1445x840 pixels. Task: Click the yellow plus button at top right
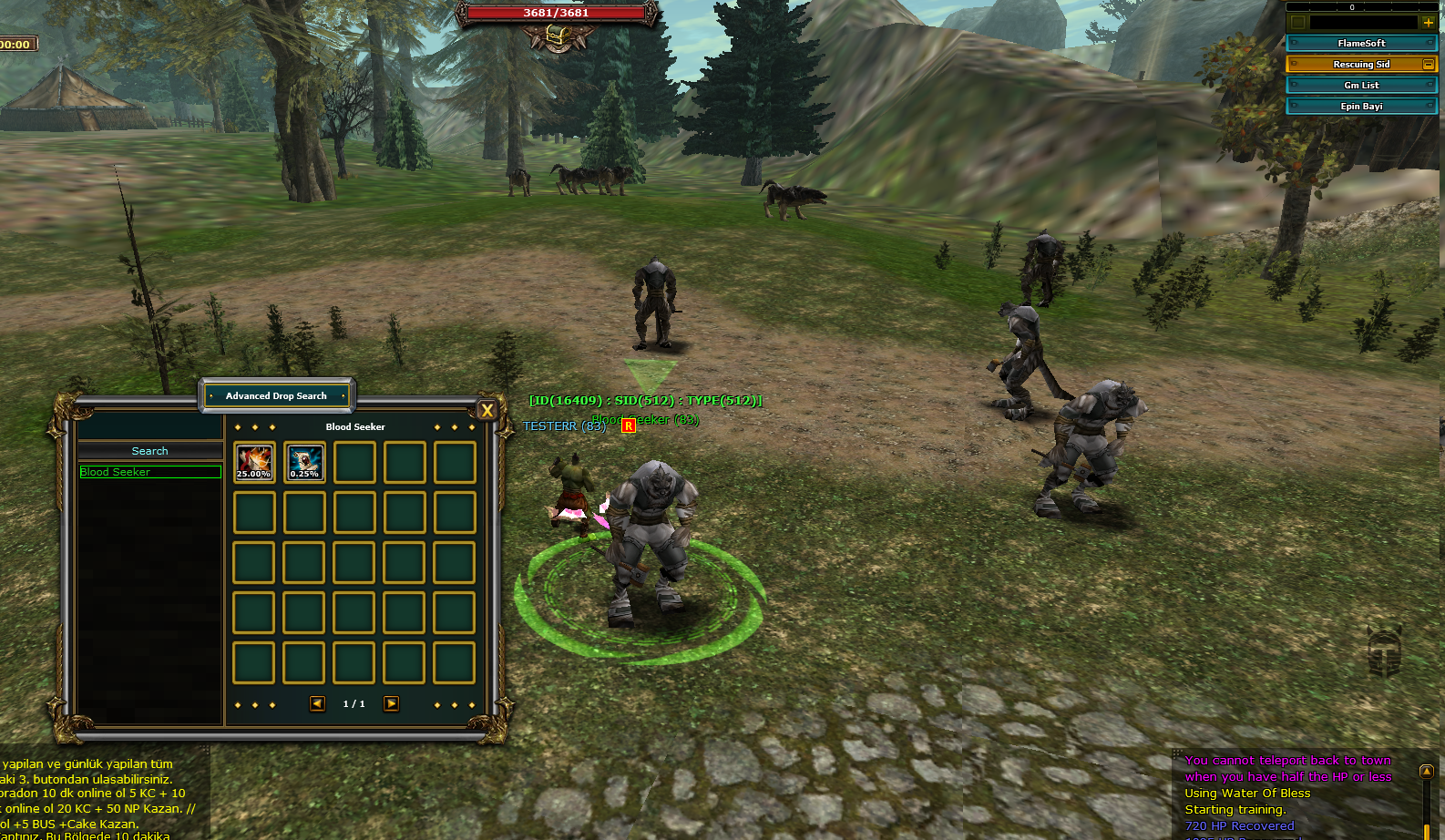pos(1428,22)
